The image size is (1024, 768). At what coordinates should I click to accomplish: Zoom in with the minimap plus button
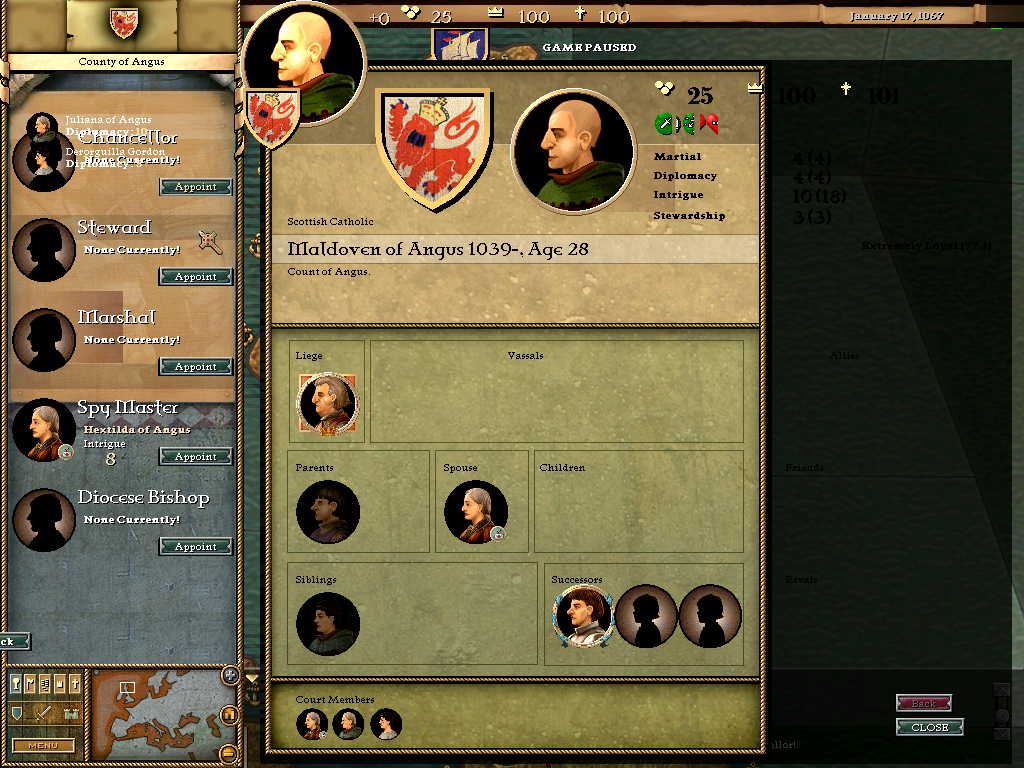[230, 676]
